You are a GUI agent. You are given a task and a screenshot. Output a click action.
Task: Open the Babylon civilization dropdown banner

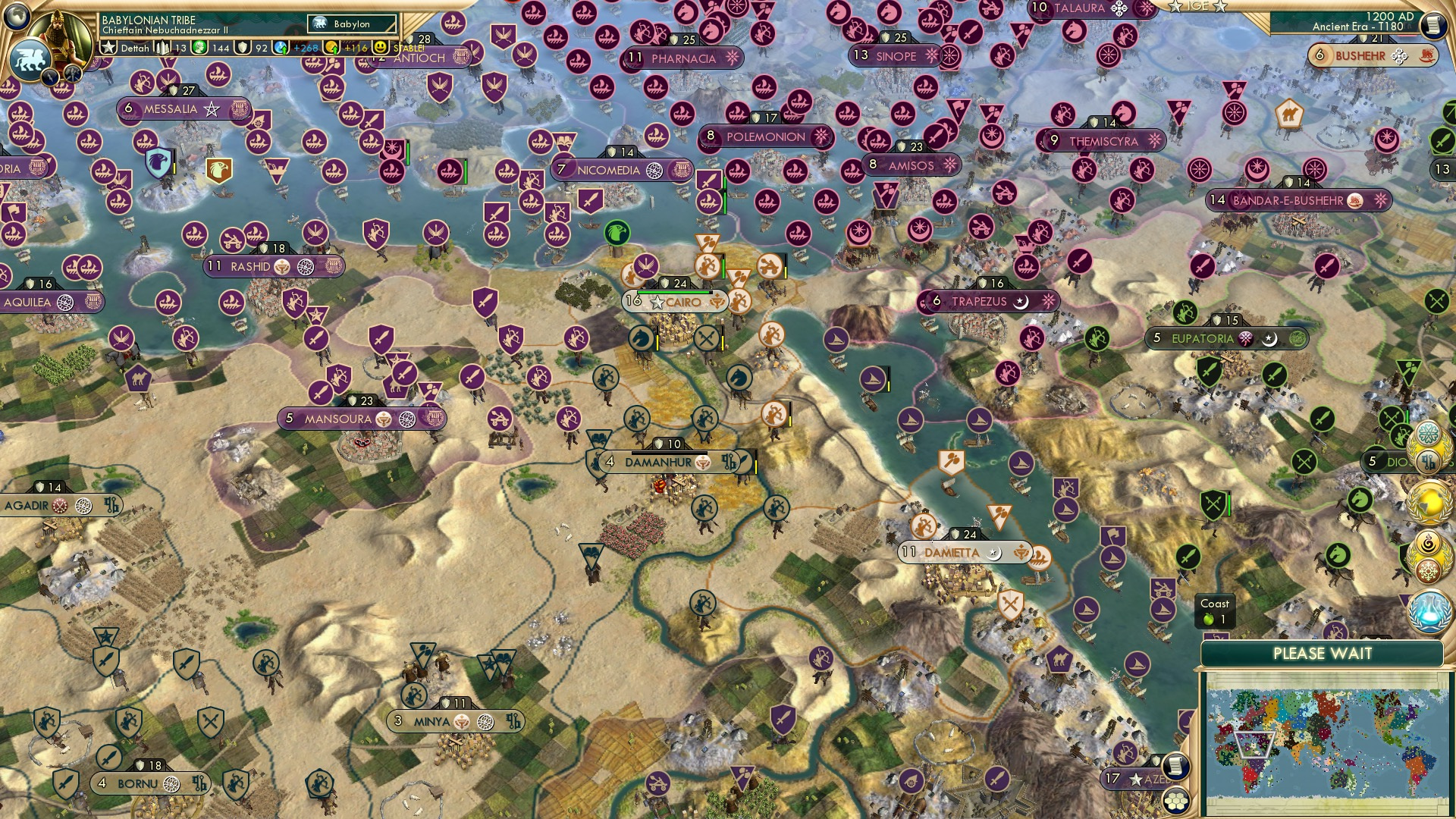click(x=351, y=24)
